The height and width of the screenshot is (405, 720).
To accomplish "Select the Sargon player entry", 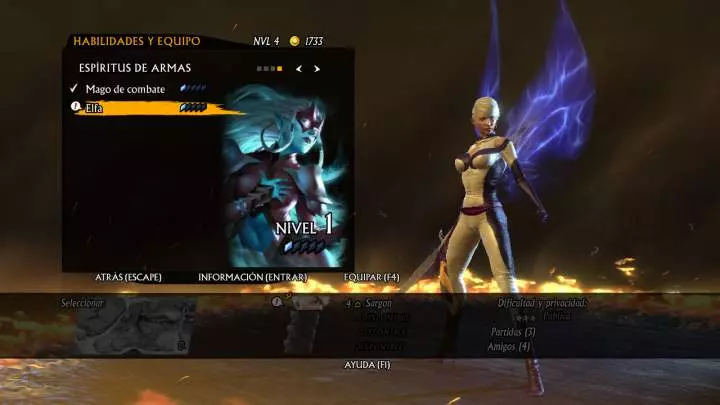I will 375,302.
